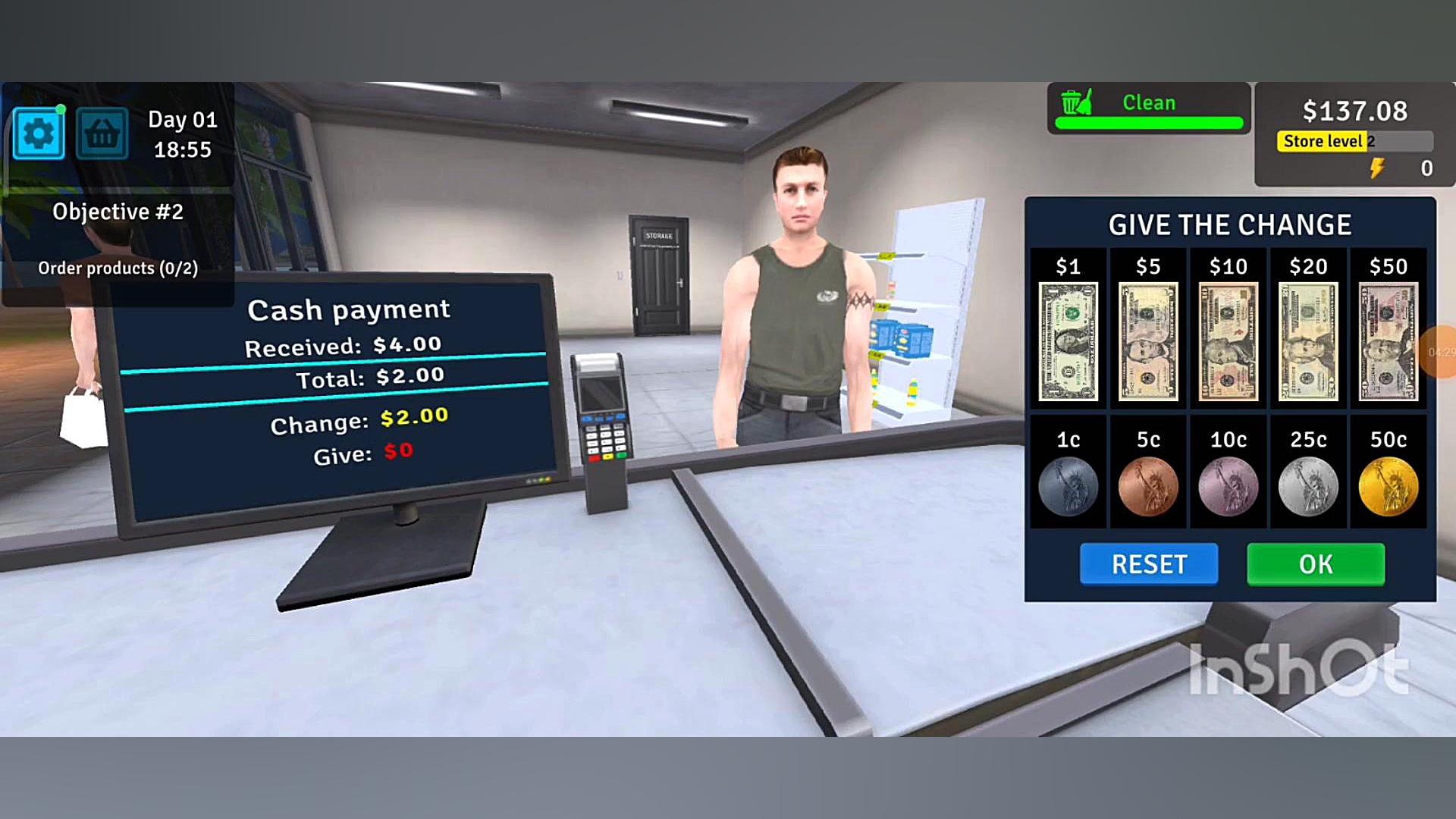Click the Clean trash status button
1456x819 pixels.
(x=1148, y=108)
